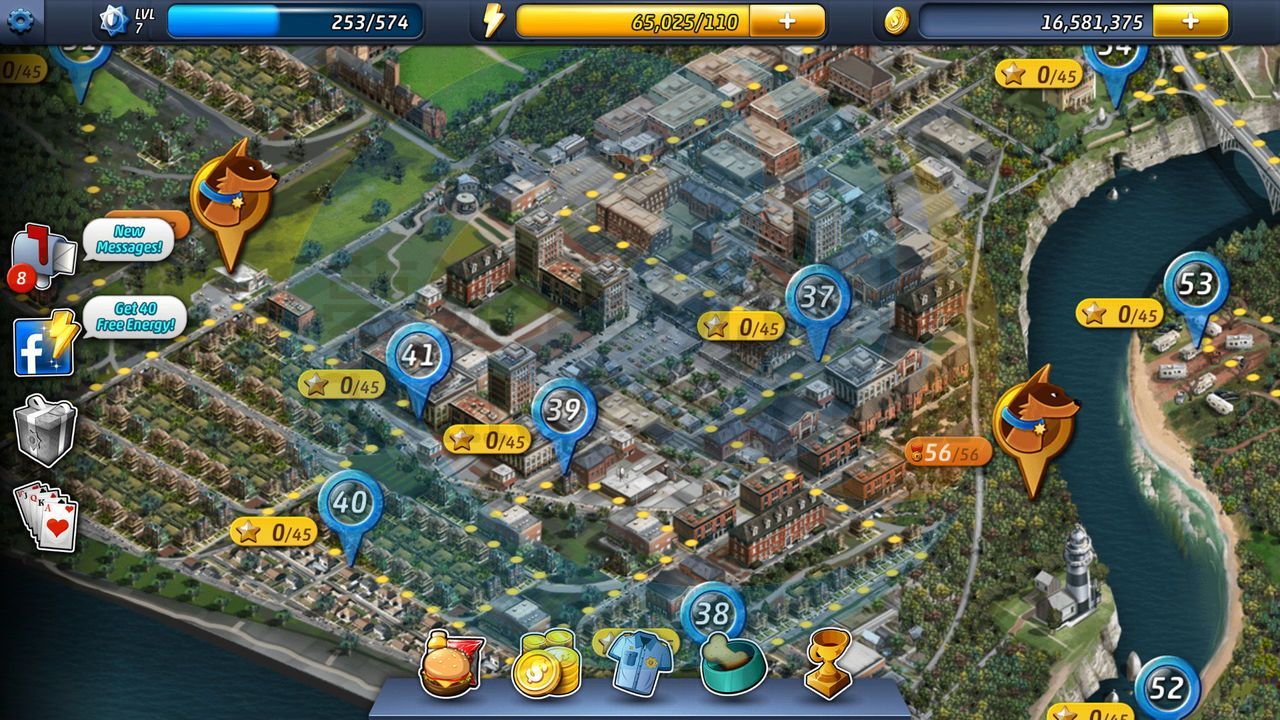
Task: Open the settings gear icon
Action: click(20, 19)
